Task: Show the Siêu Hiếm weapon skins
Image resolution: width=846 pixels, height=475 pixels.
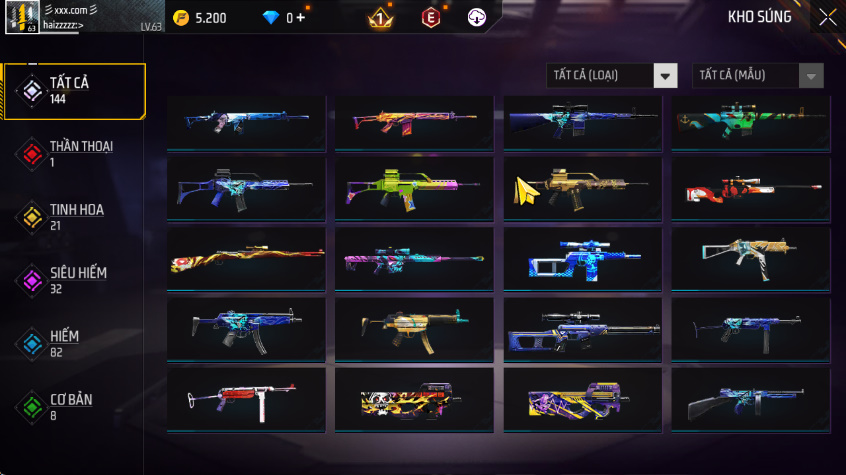Action: (x=73, y=279)
